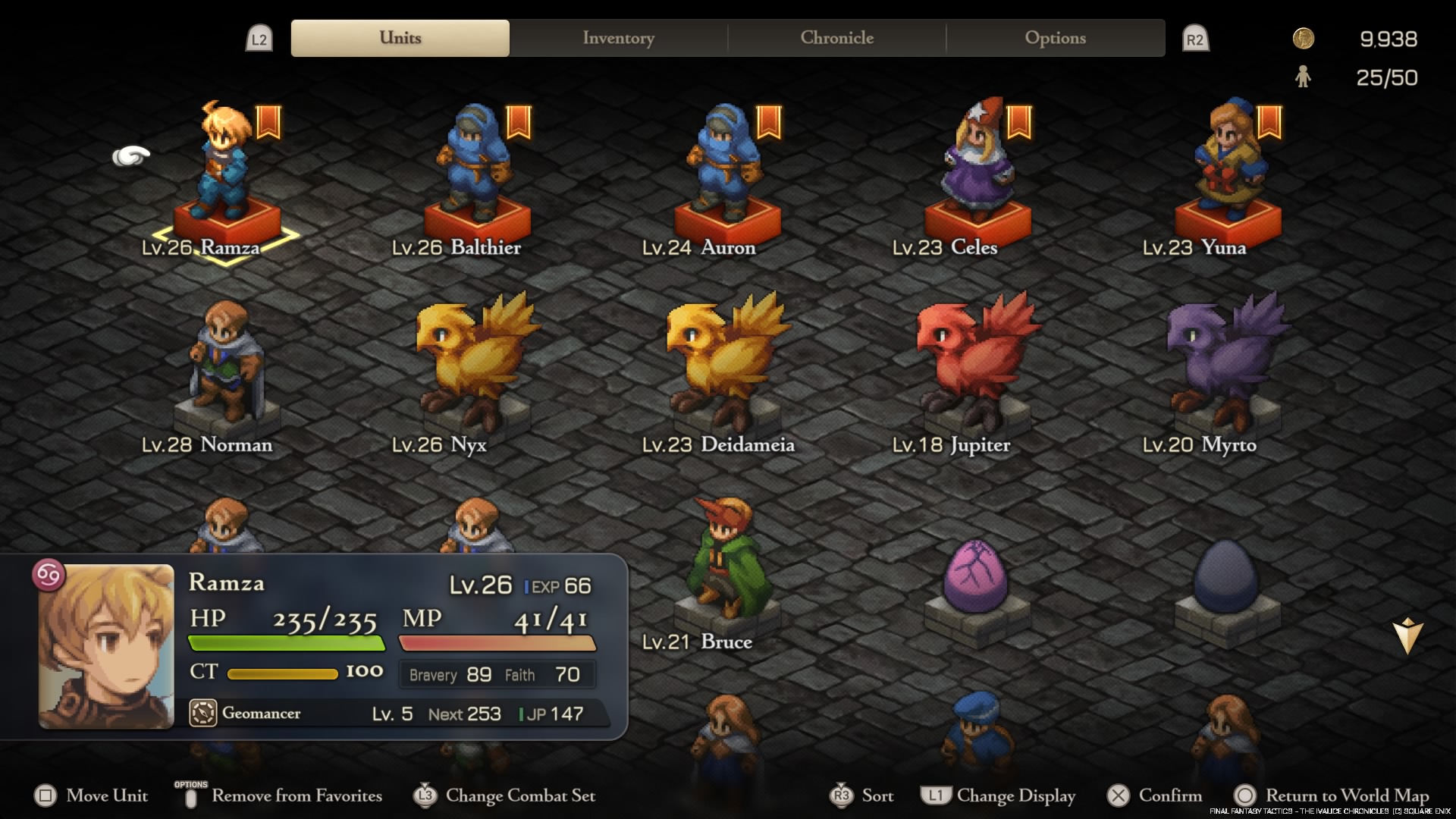
Task: Click the R2 shoulder button icon
Action: tap(1197, 38)
